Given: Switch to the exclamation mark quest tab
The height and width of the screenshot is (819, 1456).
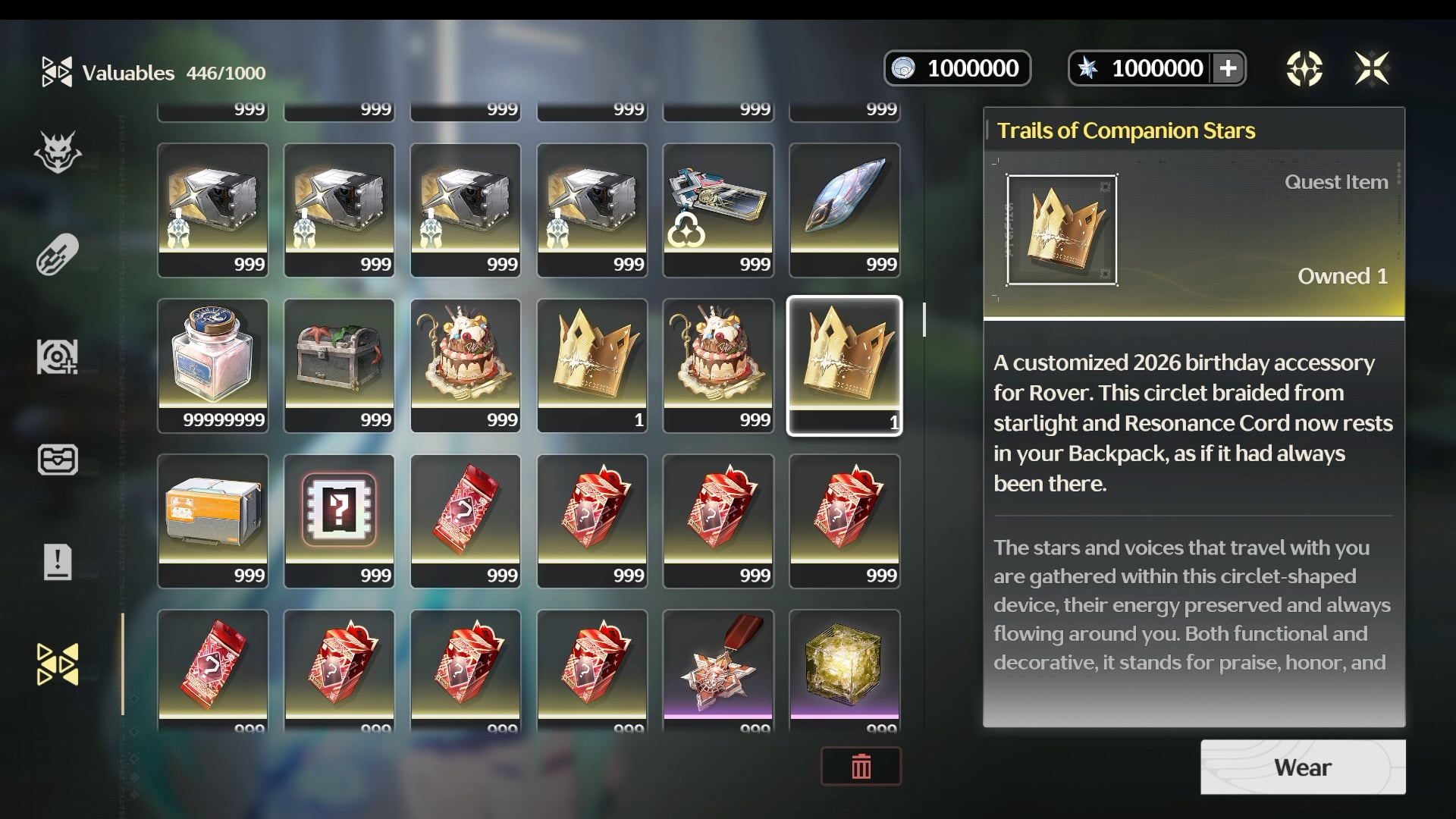Looking at the screenshot, I should point(58,562).
